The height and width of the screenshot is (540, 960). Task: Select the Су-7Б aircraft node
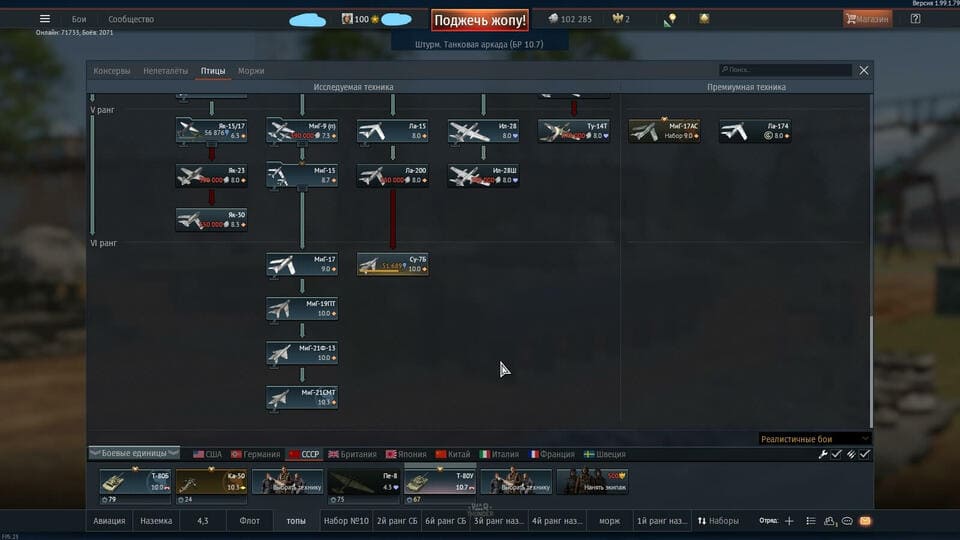pos(393,265)
